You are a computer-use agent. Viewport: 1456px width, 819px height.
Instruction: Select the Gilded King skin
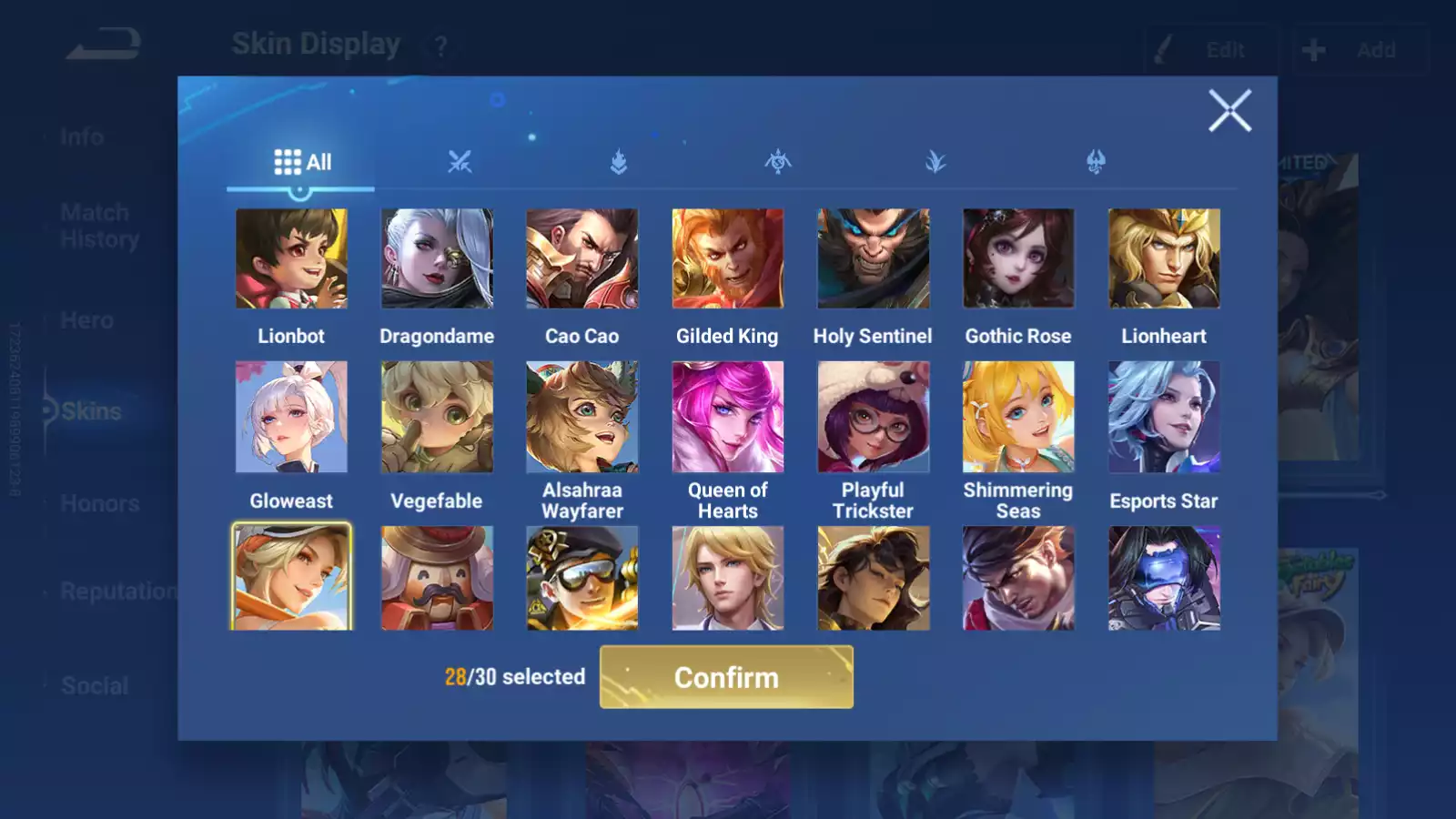click(727, 258)
